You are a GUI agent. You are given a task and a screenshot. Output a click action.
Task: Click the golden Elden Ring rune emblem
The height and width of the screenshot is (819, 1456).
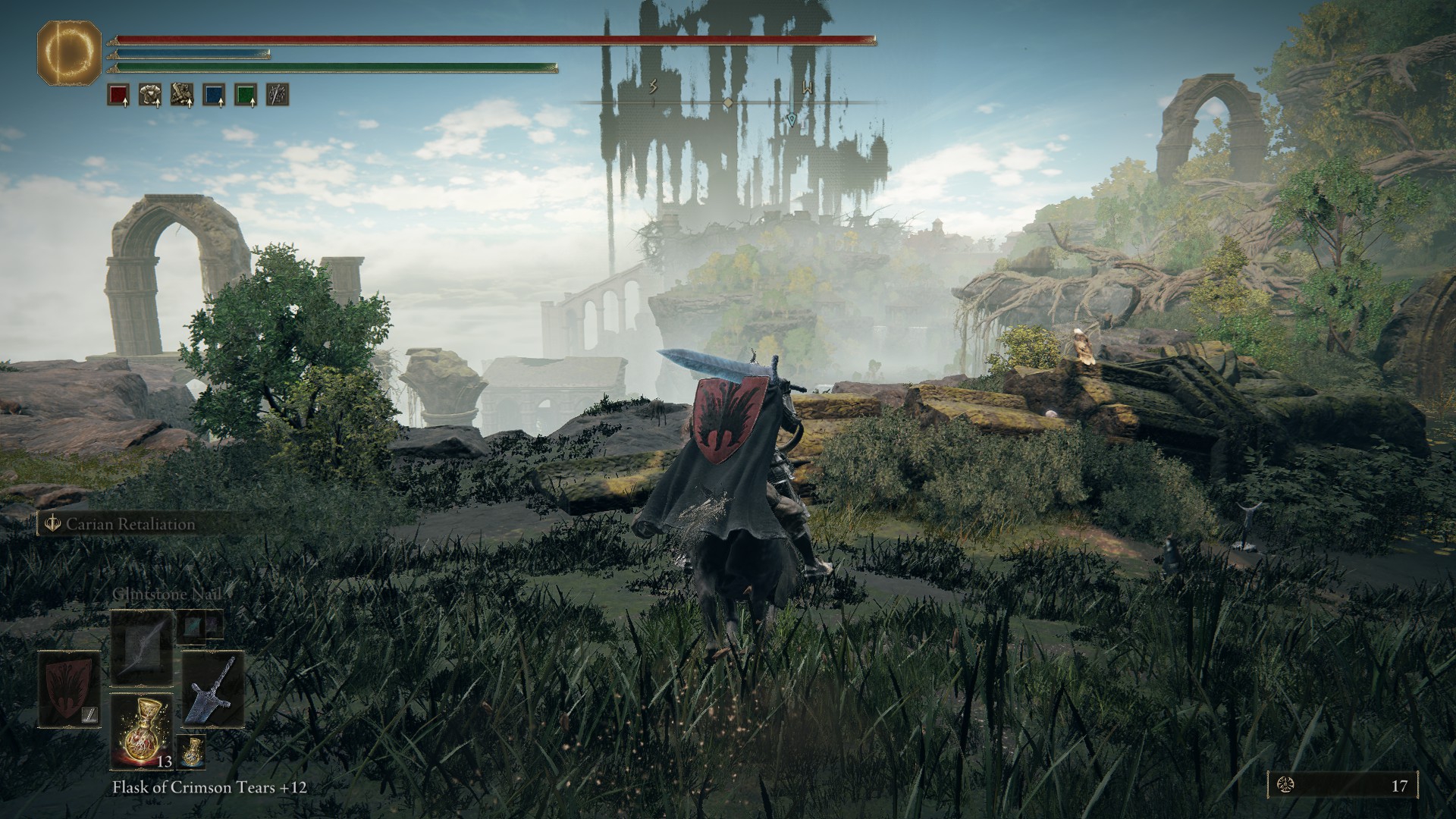click(69, 52)
